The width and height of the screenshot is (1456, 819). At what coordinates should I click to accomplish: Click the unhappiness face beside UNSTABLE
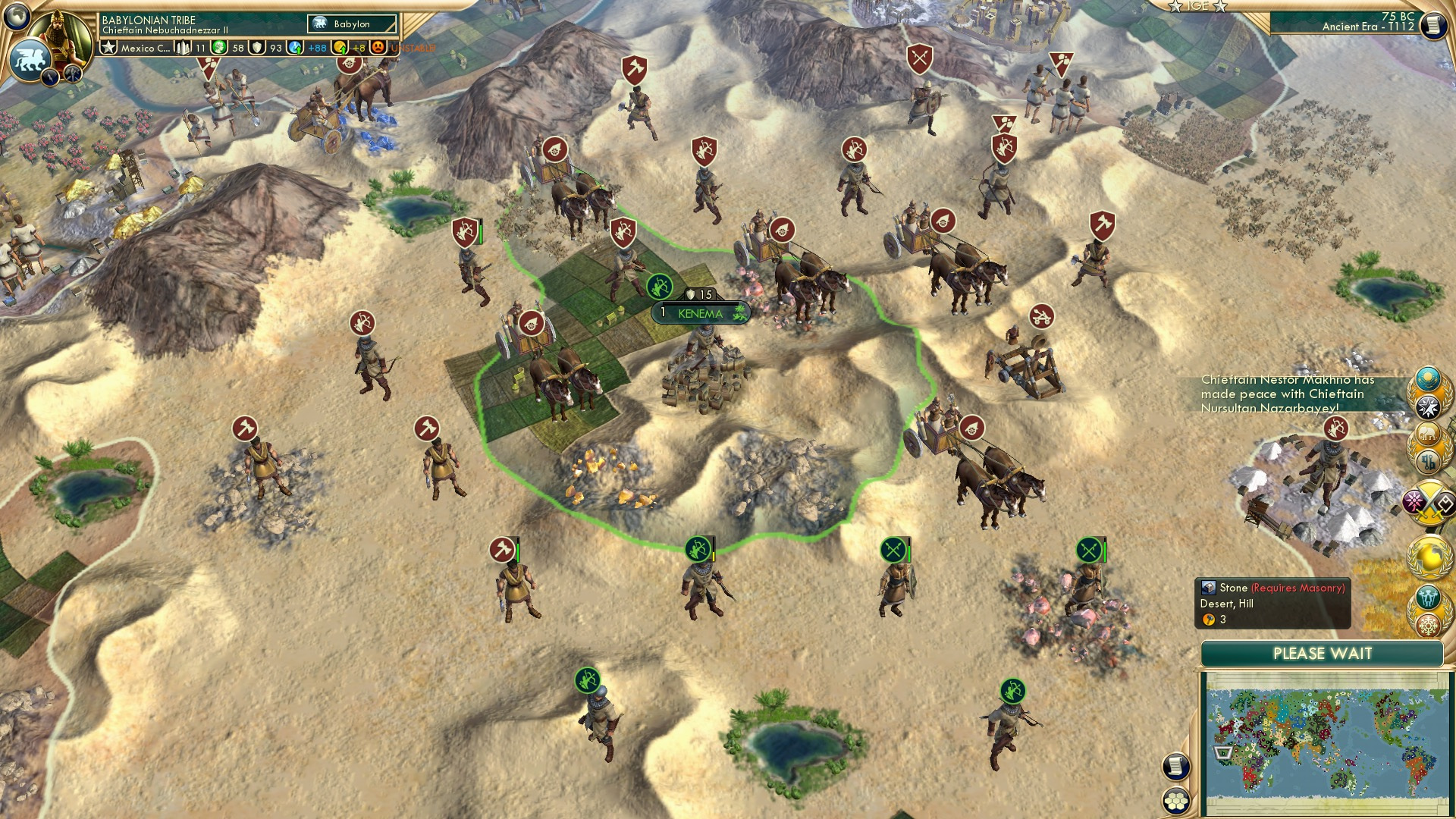[379, 49]
